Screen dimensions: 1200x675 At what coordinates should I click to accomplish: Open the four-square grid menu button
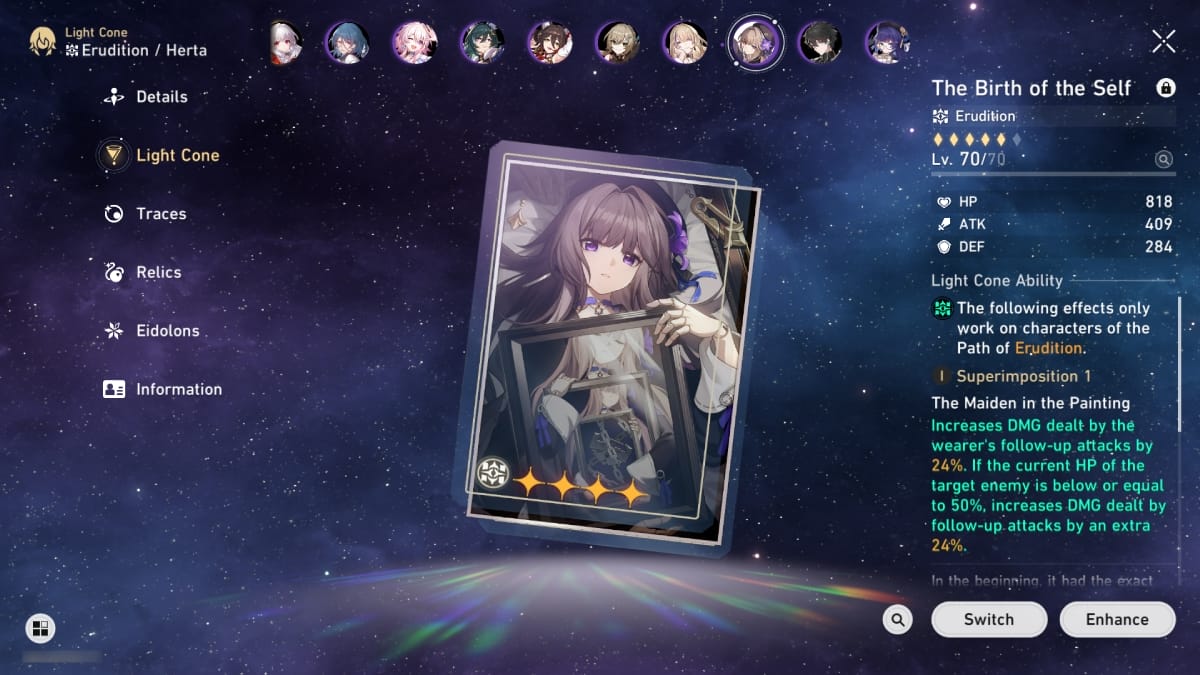(40, 628)
